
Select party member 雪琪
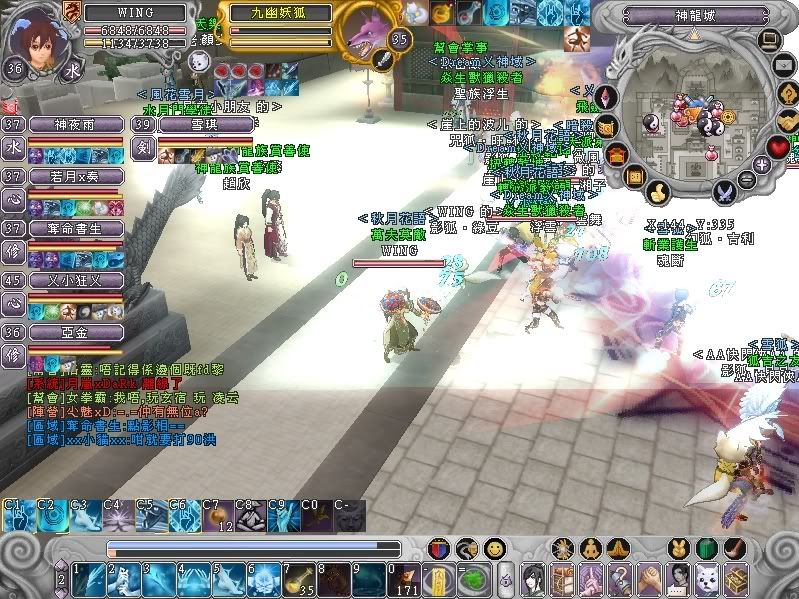tap(190, 125)
